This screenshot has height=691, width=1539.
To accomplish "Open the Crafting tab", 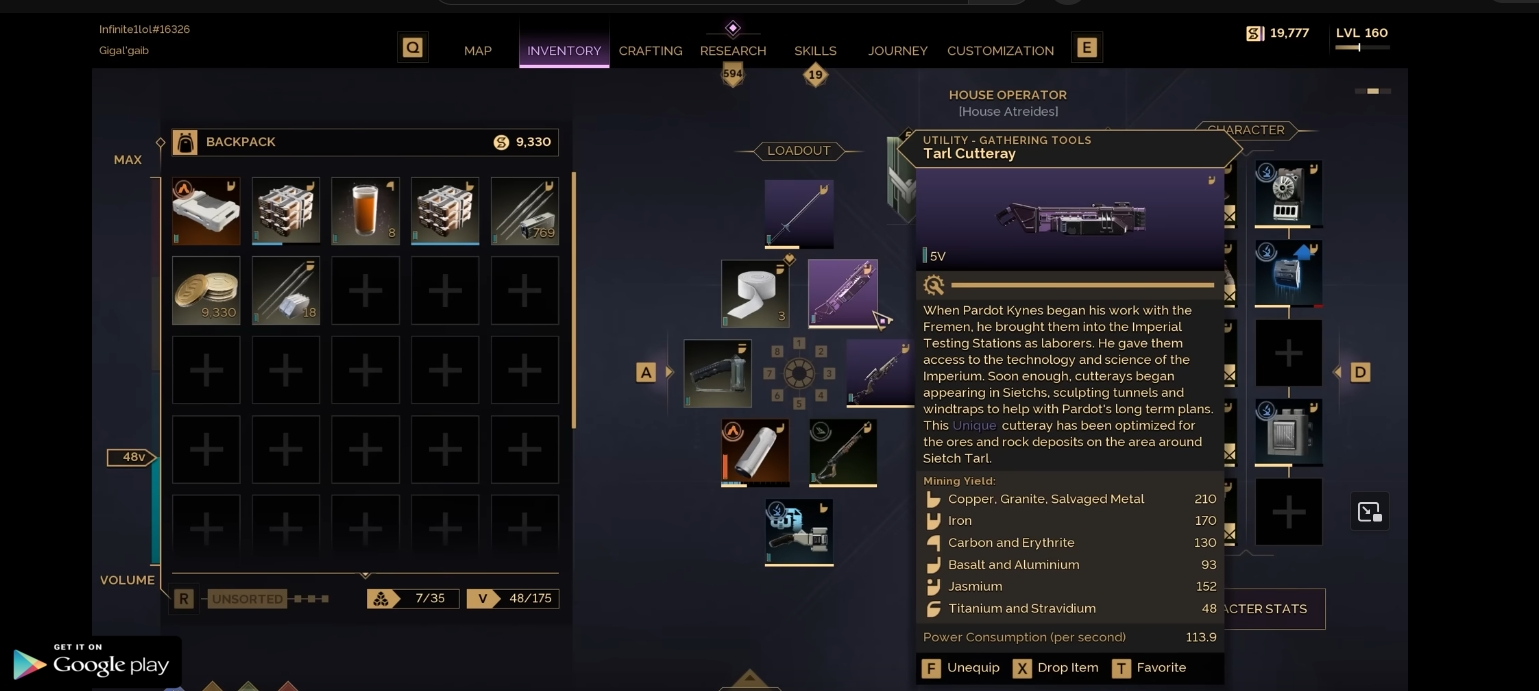I will [650, 50].
